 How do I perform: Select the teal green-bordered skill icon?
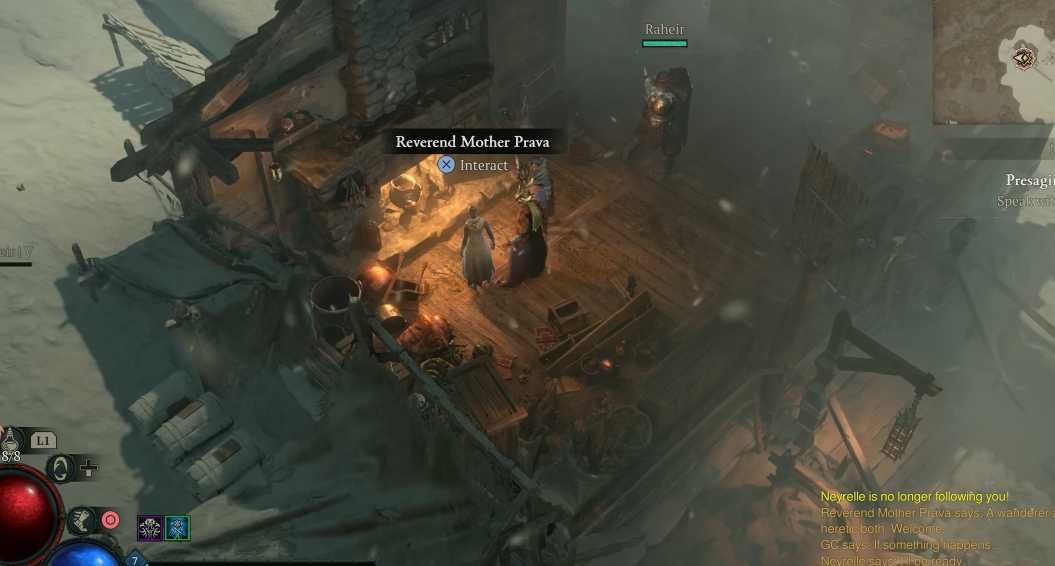[x=177, y=528]
